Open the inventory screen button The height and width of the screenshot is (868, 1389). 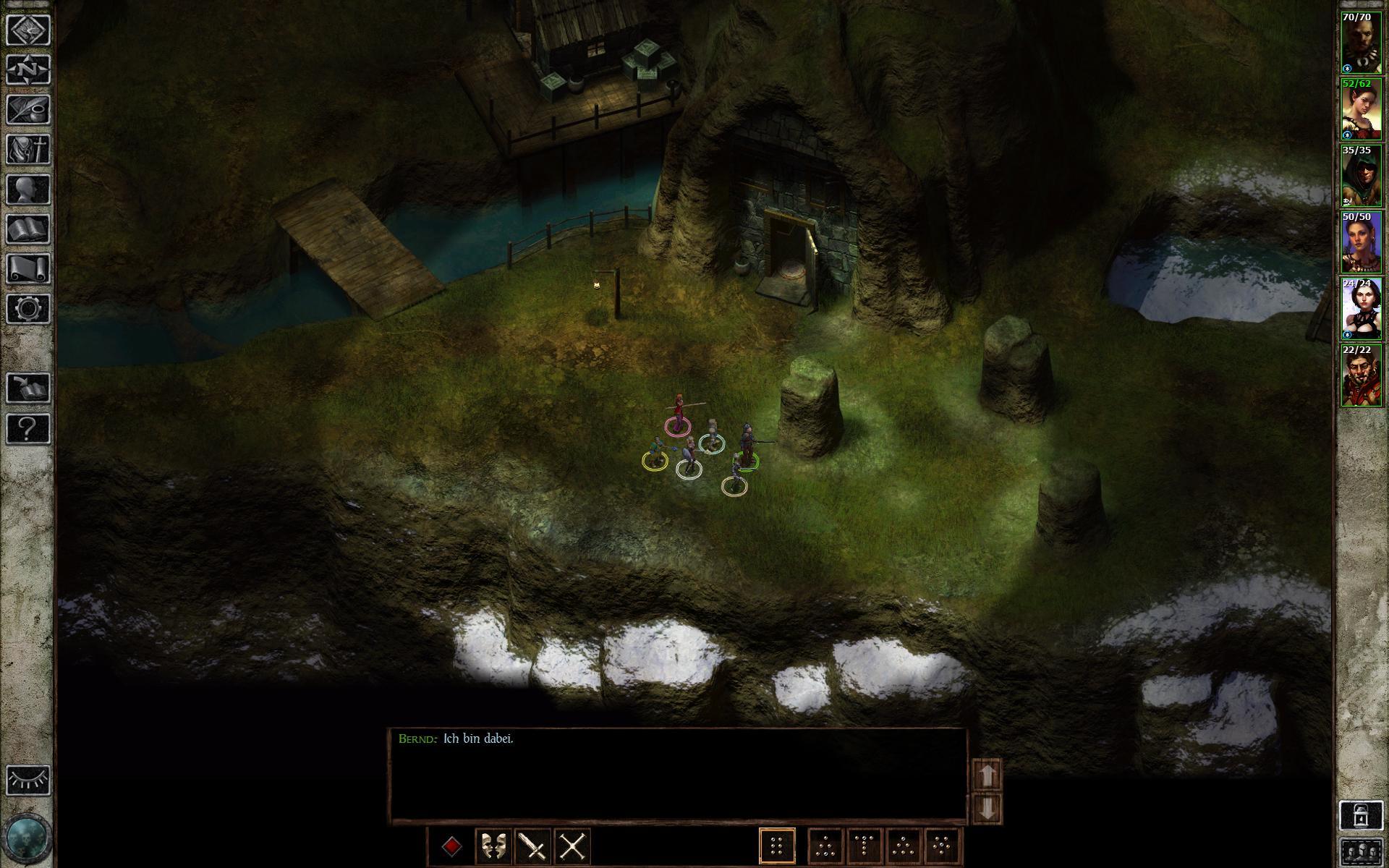(x=28, y=150)
